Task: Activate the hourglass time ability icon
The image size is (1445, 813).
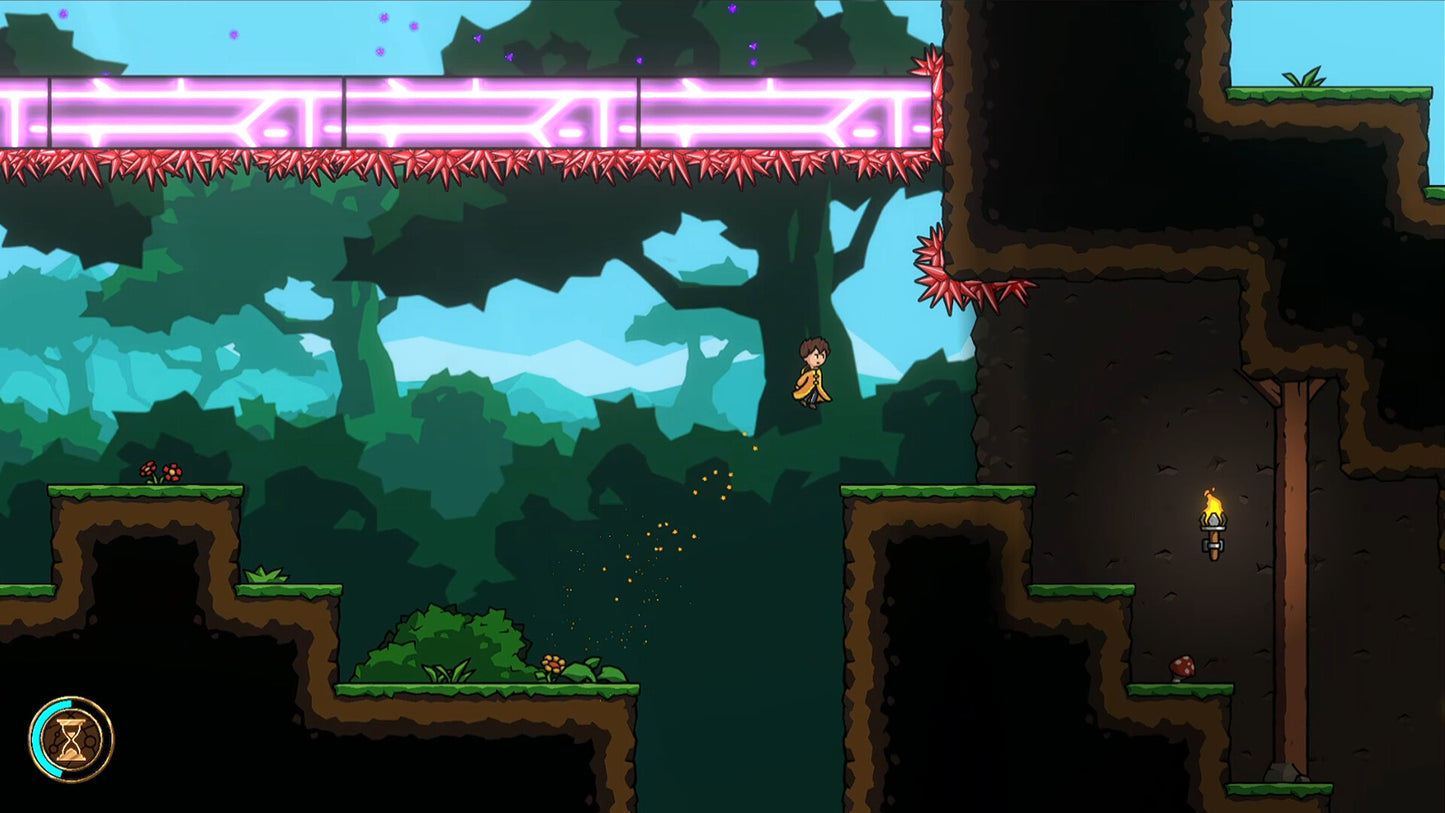Action: [71, 740]
